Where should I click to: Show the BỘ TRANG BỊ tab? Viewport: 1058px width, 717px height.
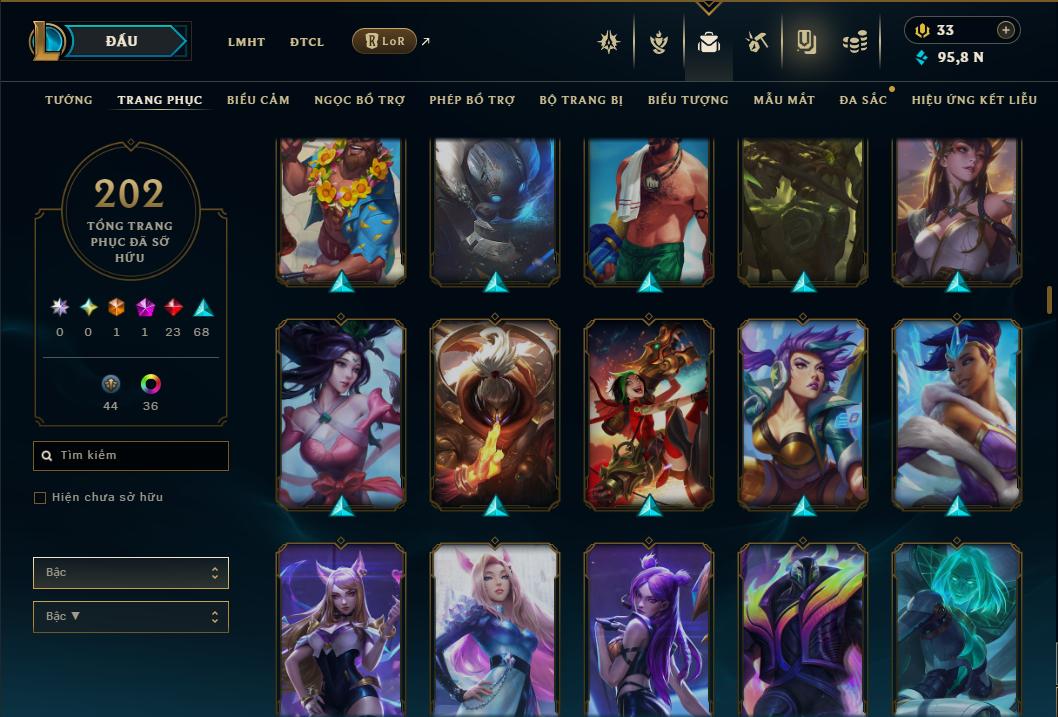[x=581, y=100]
